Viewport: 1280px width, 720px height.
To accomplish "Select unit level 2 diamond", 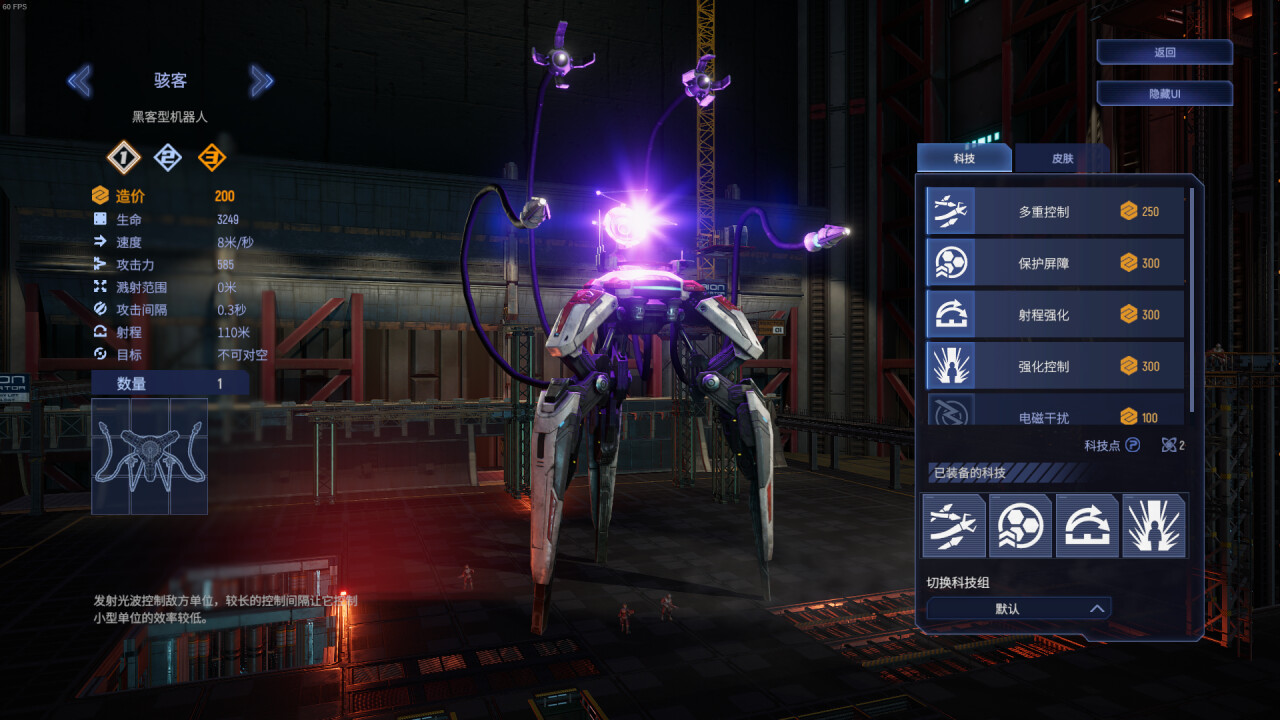I will pyautogui.click(x=167, y=157).
